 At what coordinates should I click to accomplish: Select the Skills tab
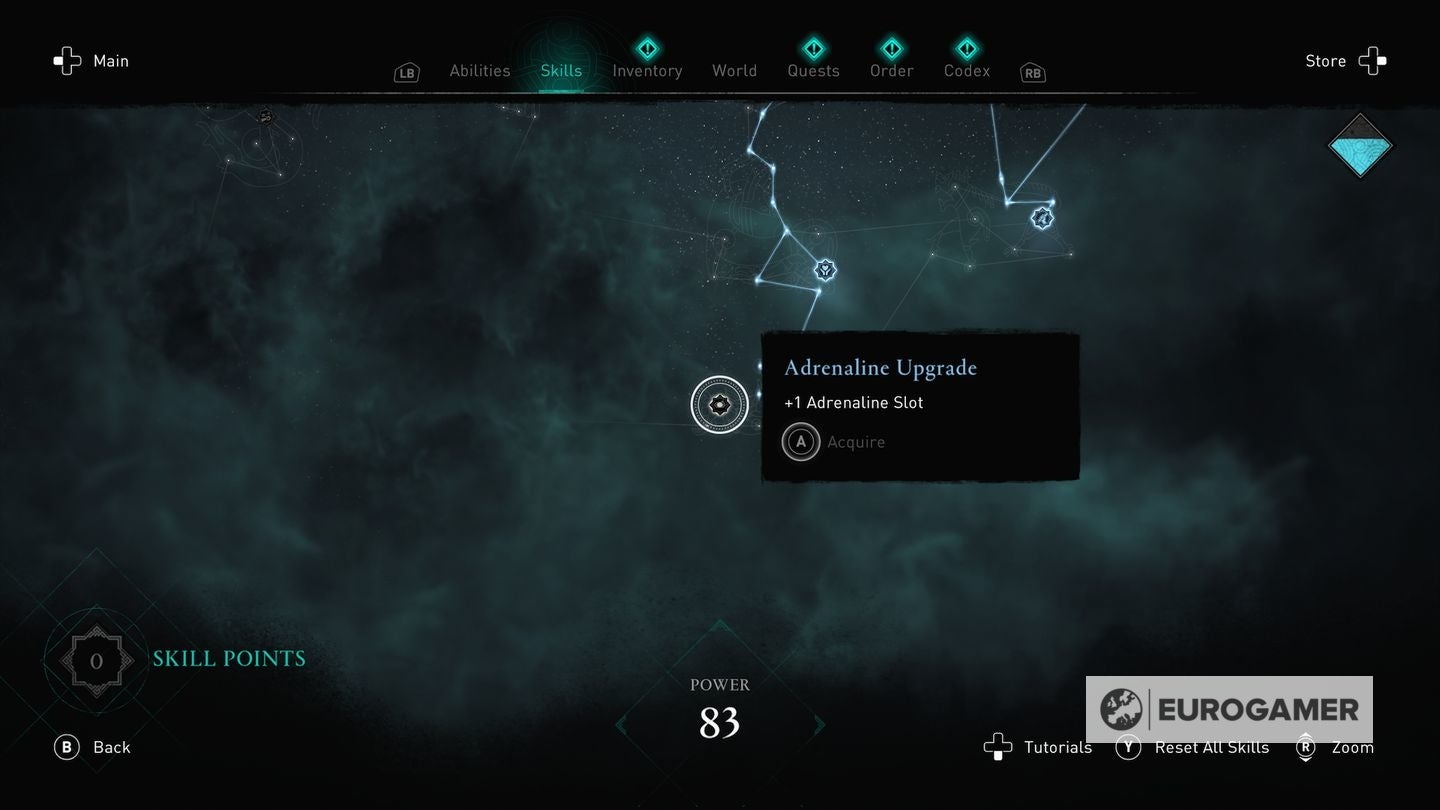[561, 71]
